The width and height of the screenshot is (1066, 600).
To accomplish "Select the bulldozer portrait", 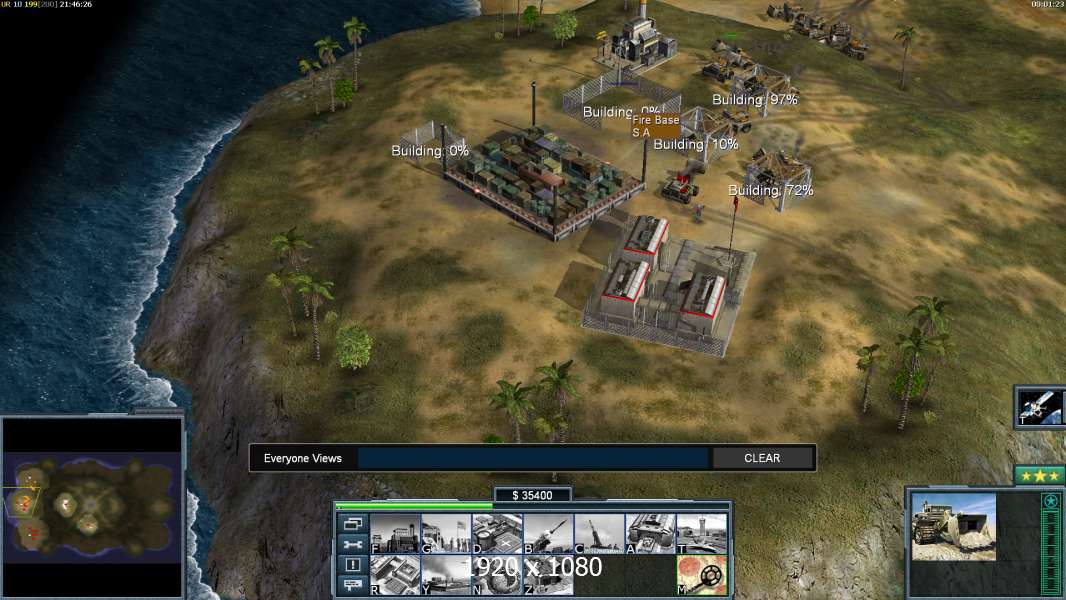I will click(x=953, y=526).
